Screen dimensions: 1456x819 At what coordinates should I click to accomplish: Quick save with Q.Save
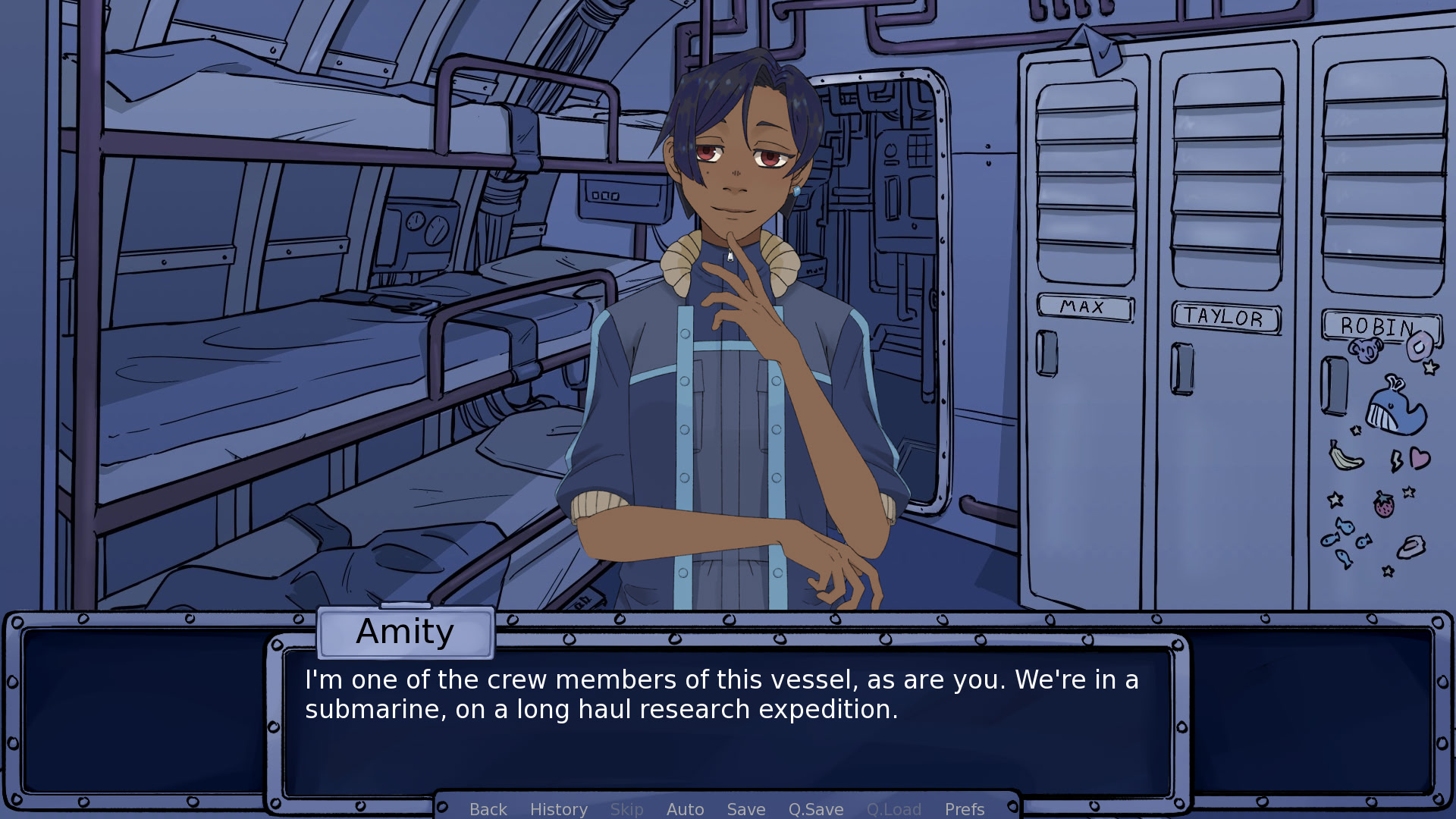coord(815,809)
